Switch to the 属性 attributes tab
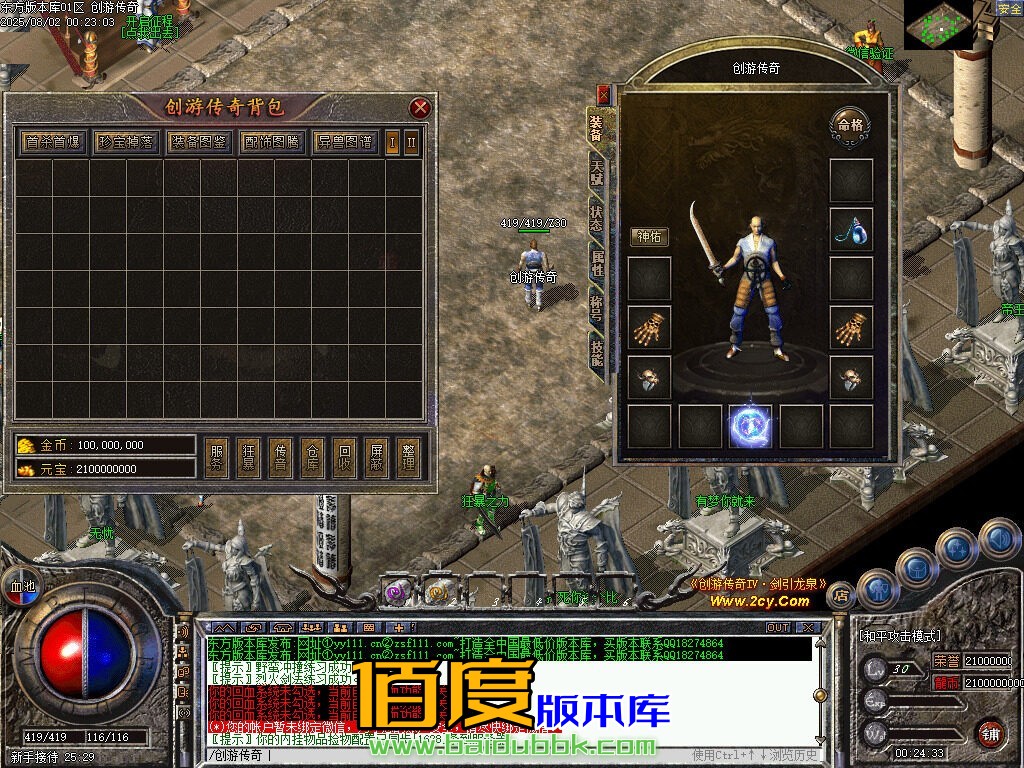The width and height of the screenshot is (1024, 768). pos(597,263)
